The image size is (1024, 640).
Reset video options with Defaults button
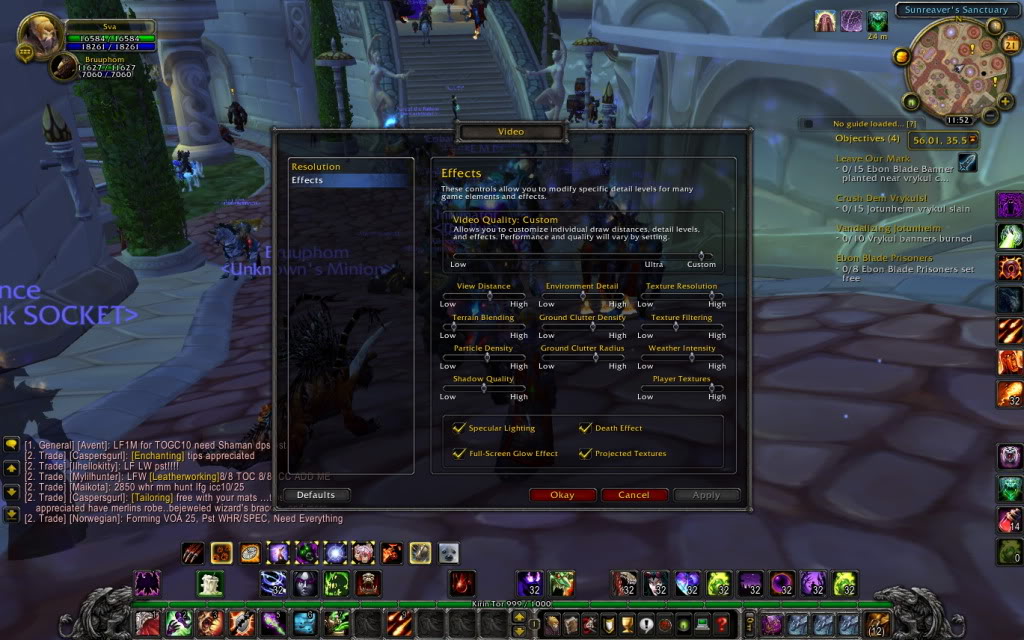point(316,495)
